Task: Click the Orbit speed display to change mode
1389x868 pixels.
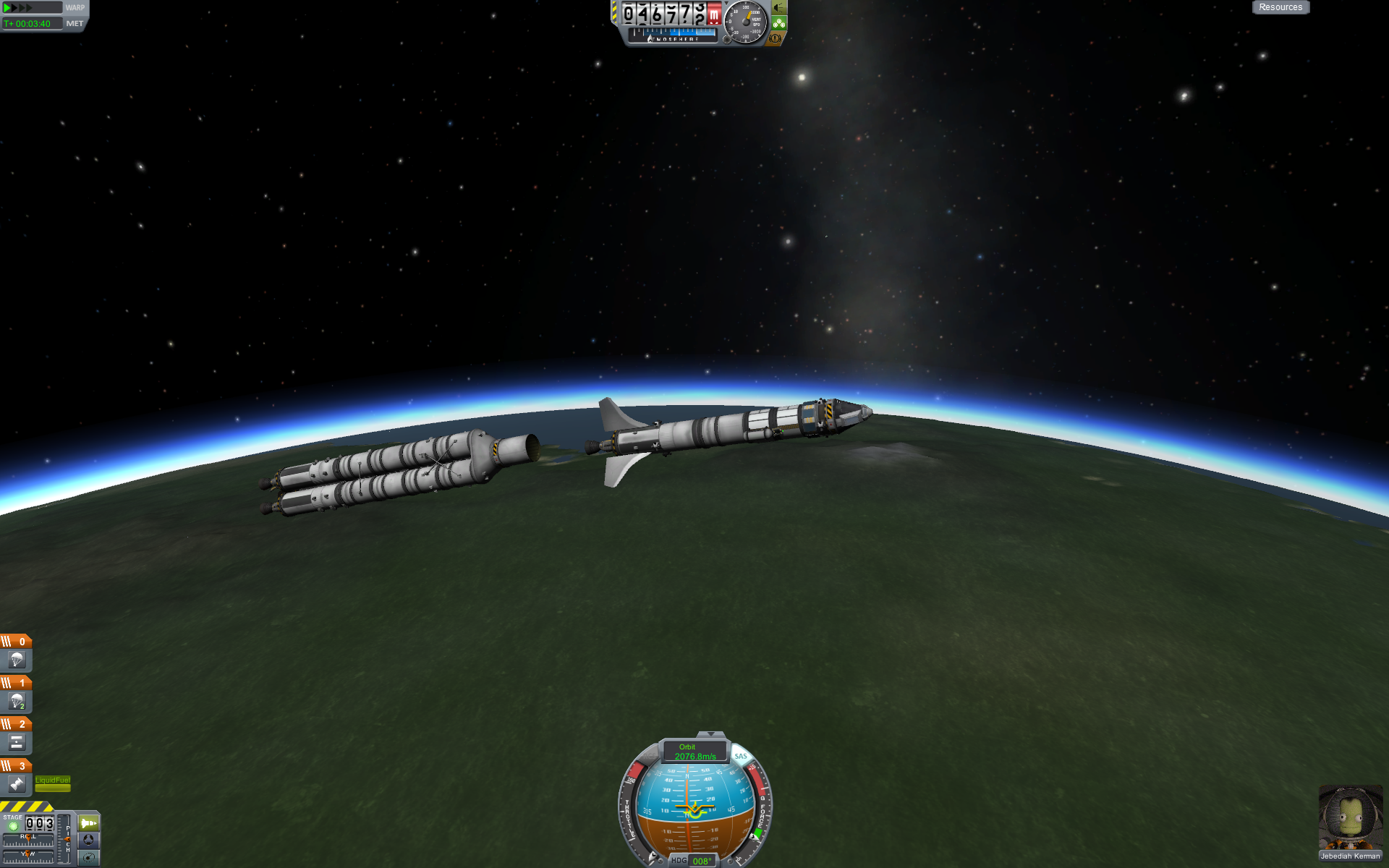Action: tap(694, 752)
